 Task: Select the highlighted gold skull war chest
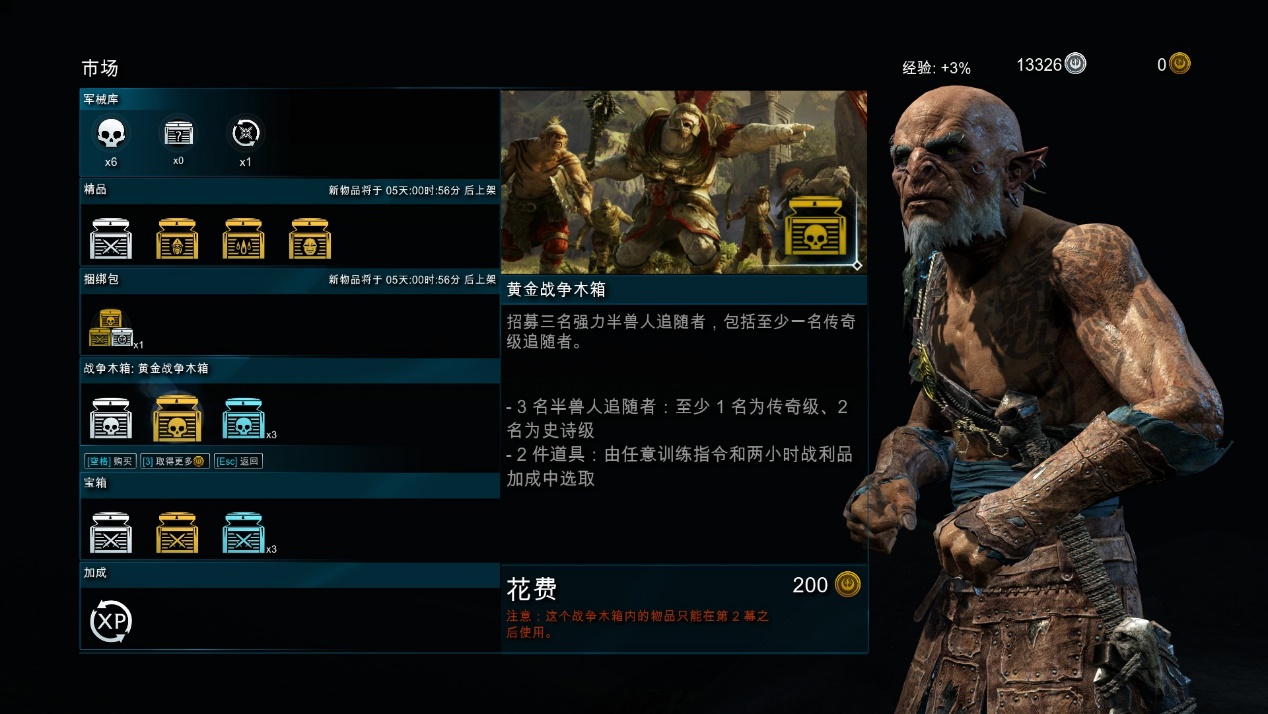click(x=177, y=419)
